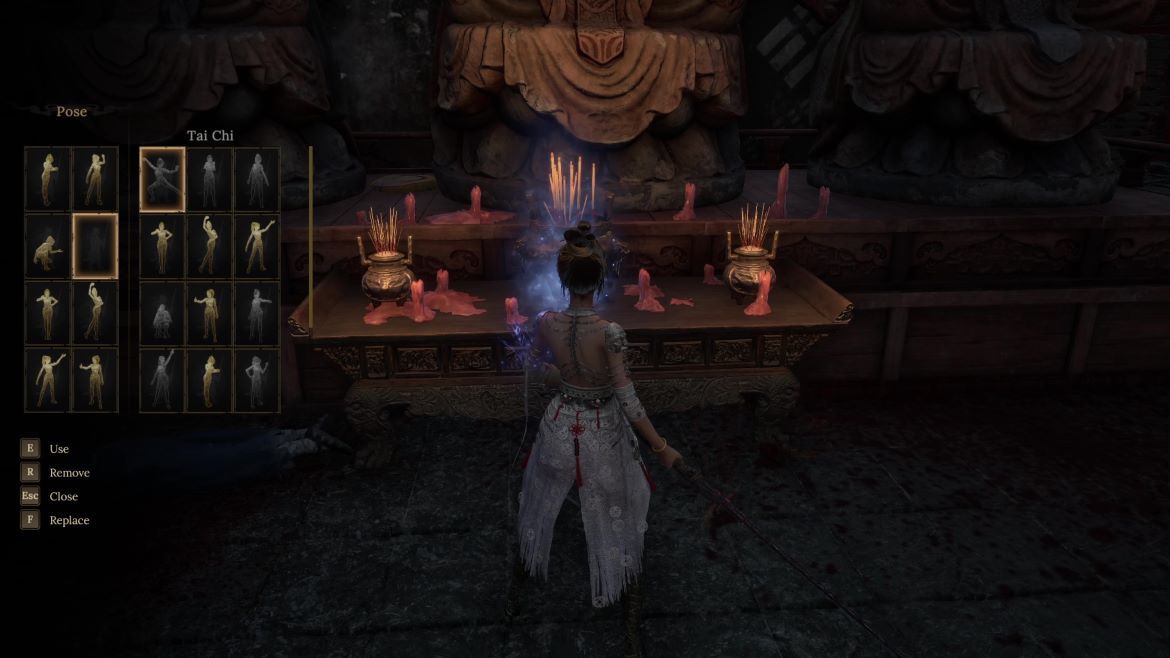
Task: Choose the crouching pose in equipped slots
Action: tap(48, 246)
